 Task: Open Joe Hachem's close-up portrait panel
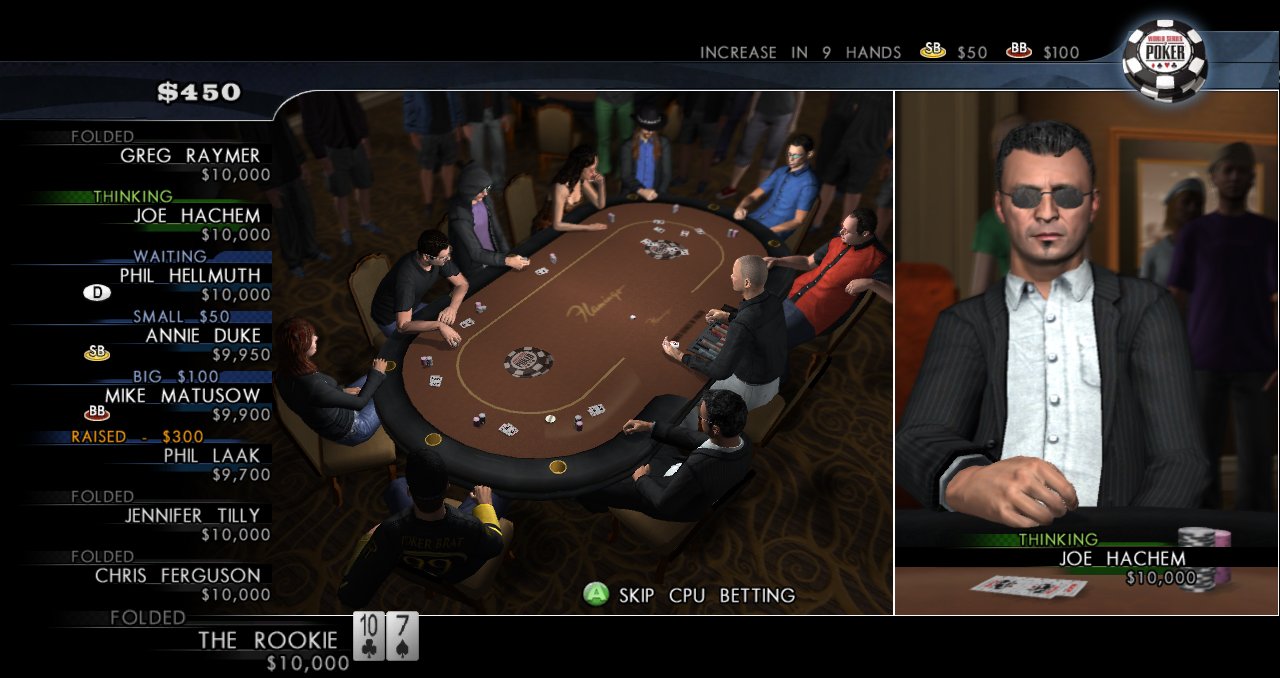coord(1086,350)
